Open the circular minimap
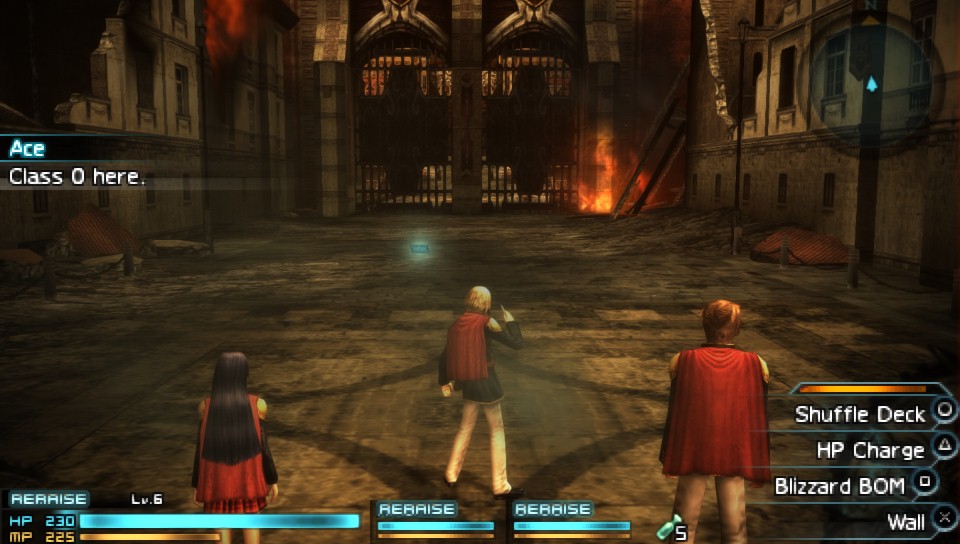 (869, 68)
